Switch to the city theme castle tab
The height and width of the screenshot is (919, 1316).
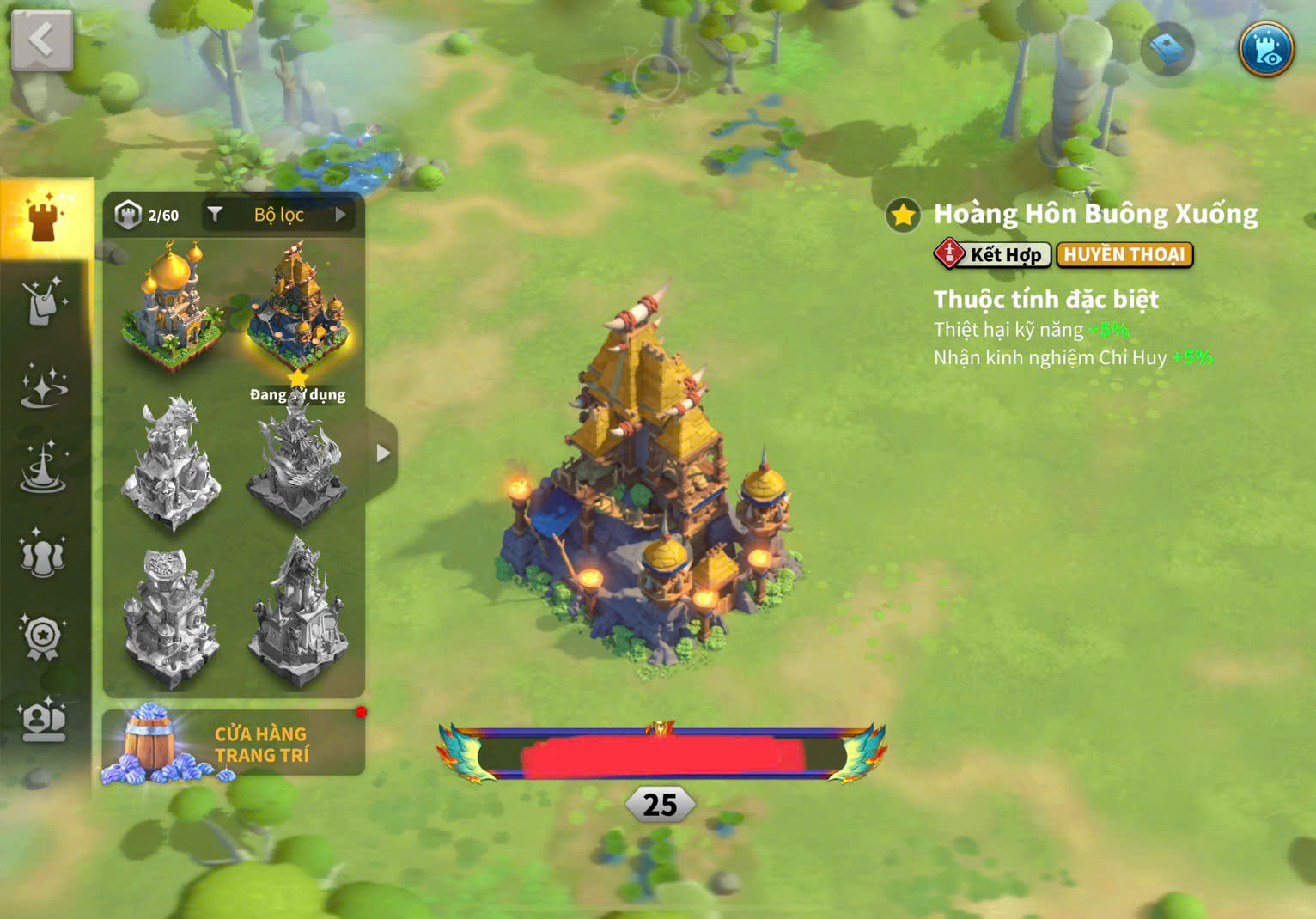tap(44, 218)
